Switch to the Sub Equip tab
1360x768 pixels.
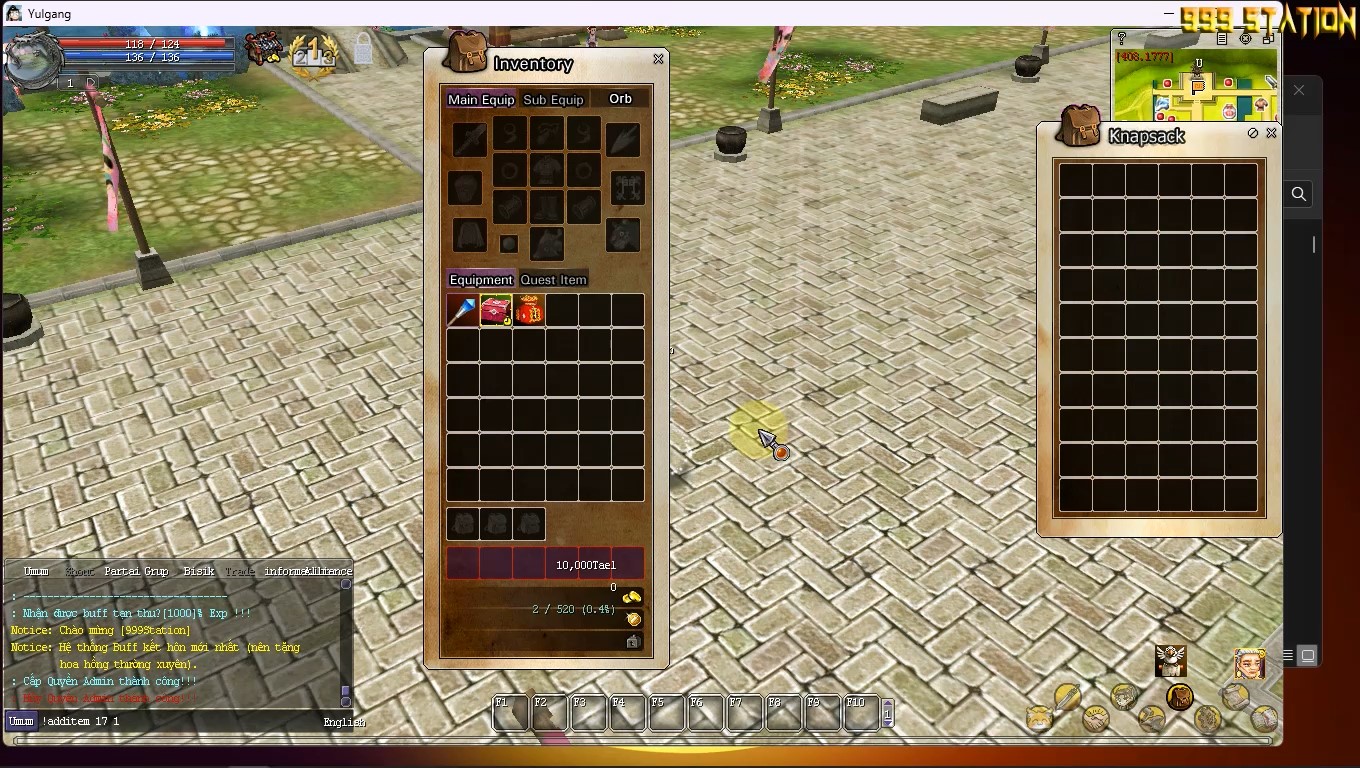pyautogui.click(x=553, y=100)
